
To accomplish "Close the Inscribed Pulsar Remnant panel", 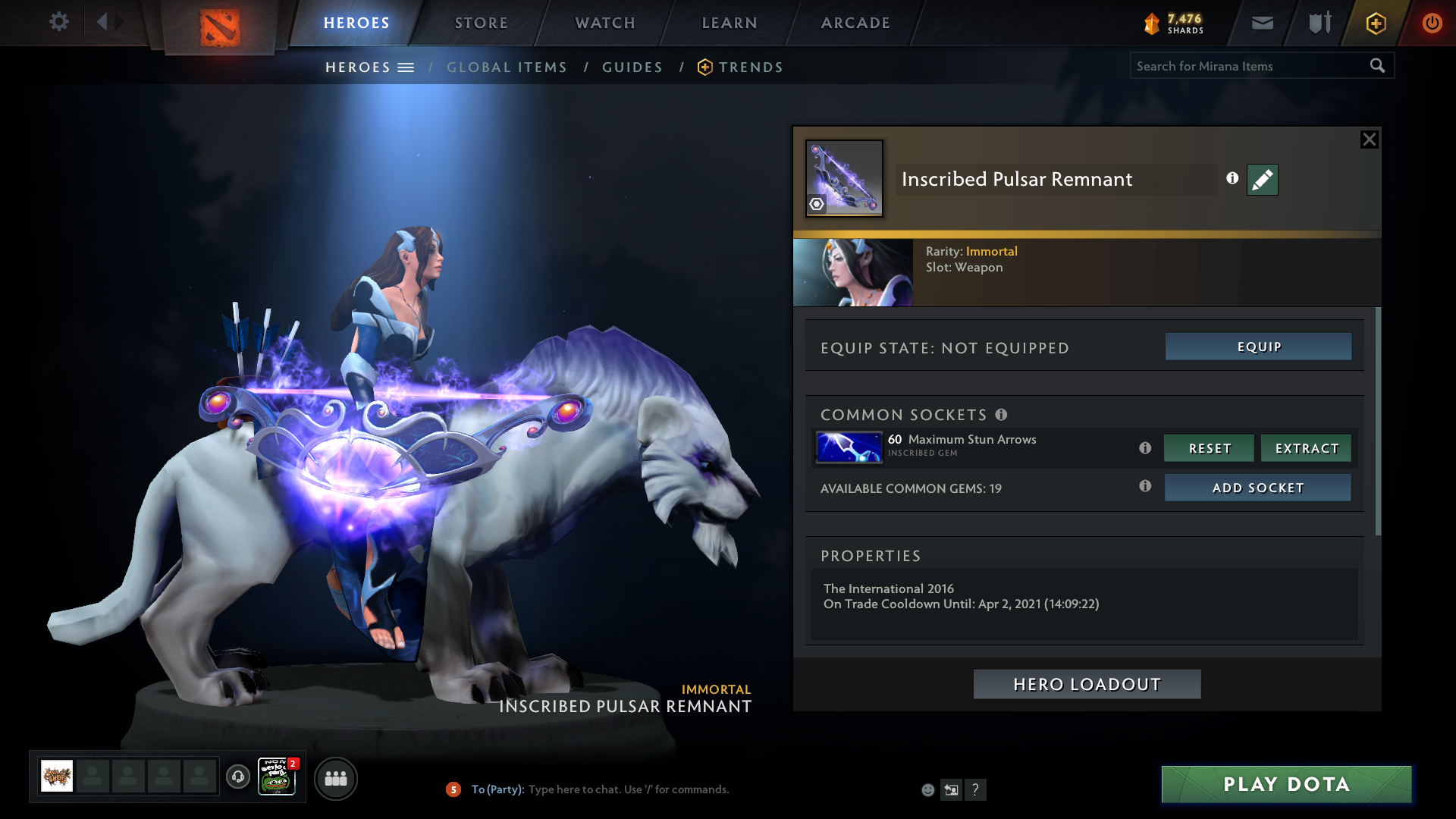I will pos(1369,140).
